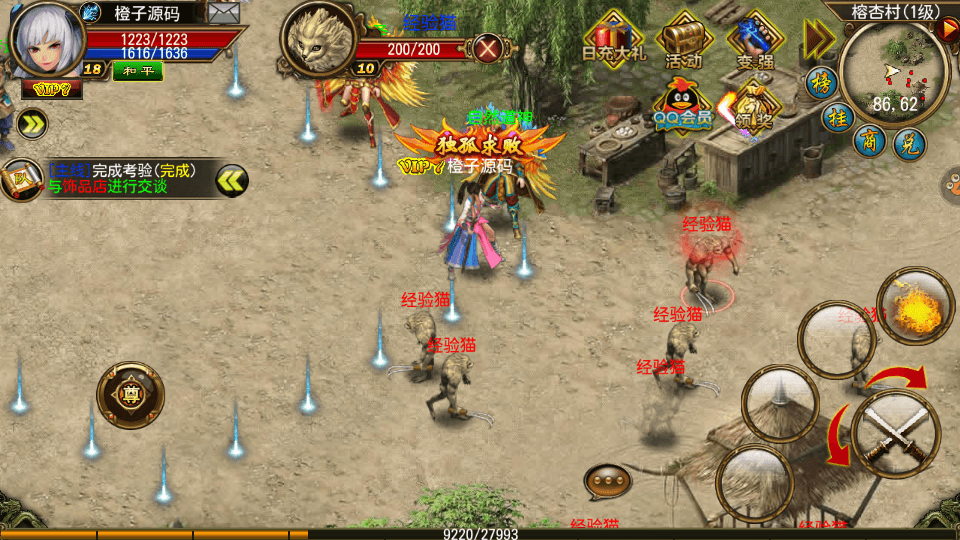
Task: Follow the main quest 完成考验 tracker
Action: [x=120, y=178]
